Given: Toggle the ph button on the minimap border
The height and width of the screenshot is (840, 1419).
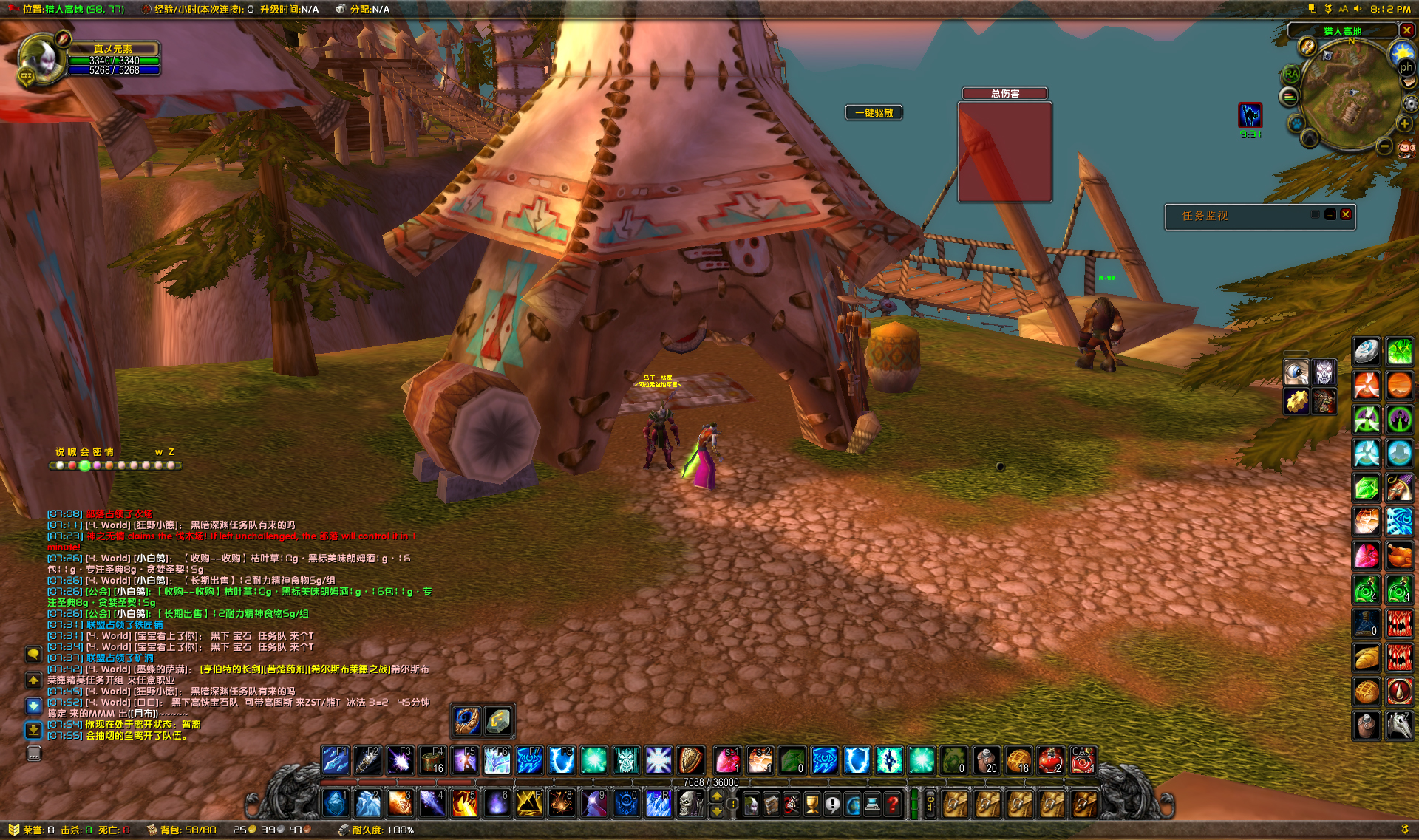Looking at the screenshot, I should click(x=1406, y=67).
